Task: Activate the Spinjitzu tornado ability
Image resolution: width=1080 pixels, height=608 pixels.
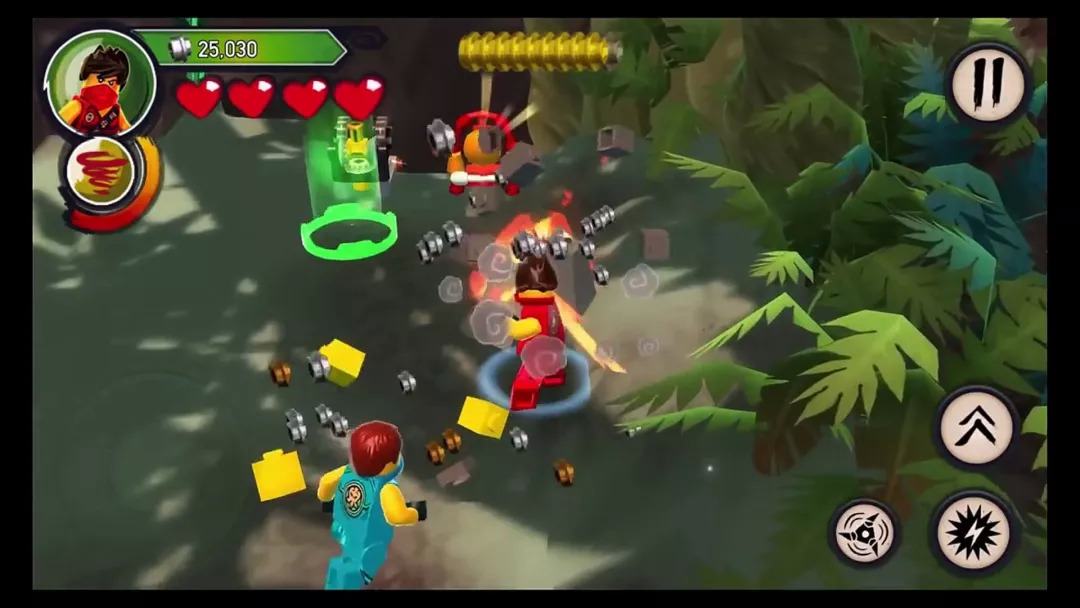Action: (x=100, y=172)
